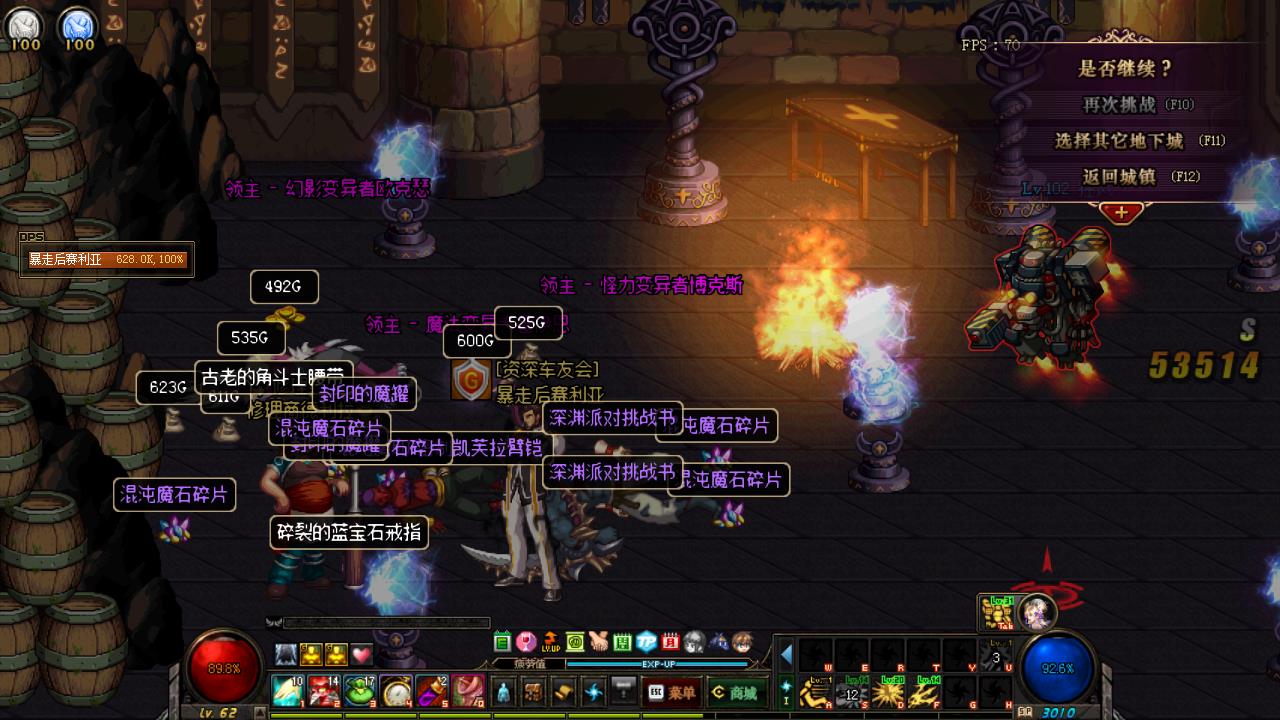
Task: Use the green pouch item in slot 3
Action: click(359, 691)
